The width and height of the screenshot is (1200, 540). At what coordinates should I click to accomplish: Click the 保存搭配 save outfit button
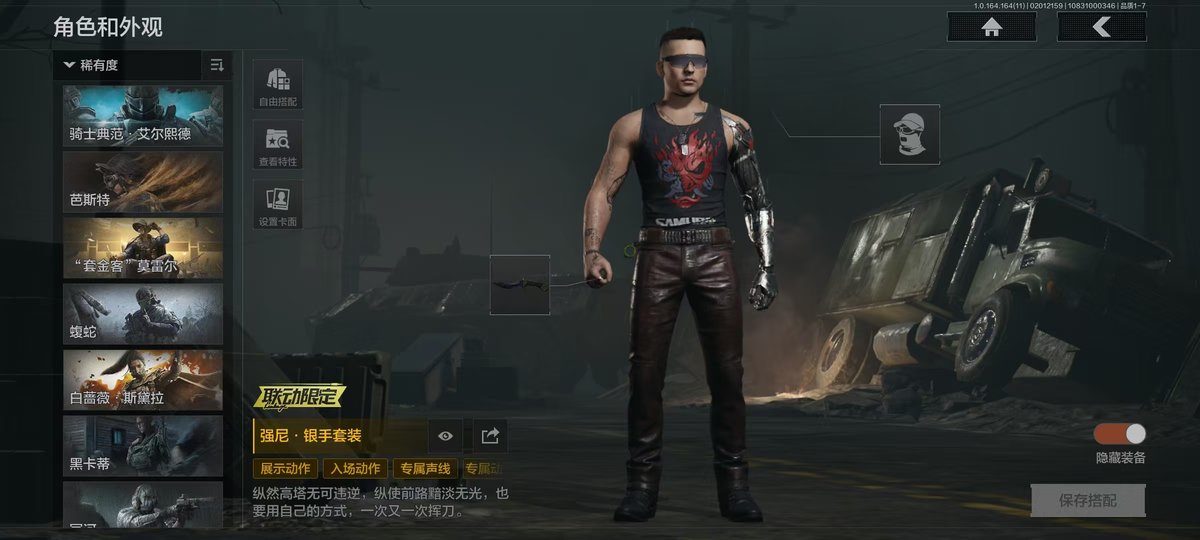1088,501
